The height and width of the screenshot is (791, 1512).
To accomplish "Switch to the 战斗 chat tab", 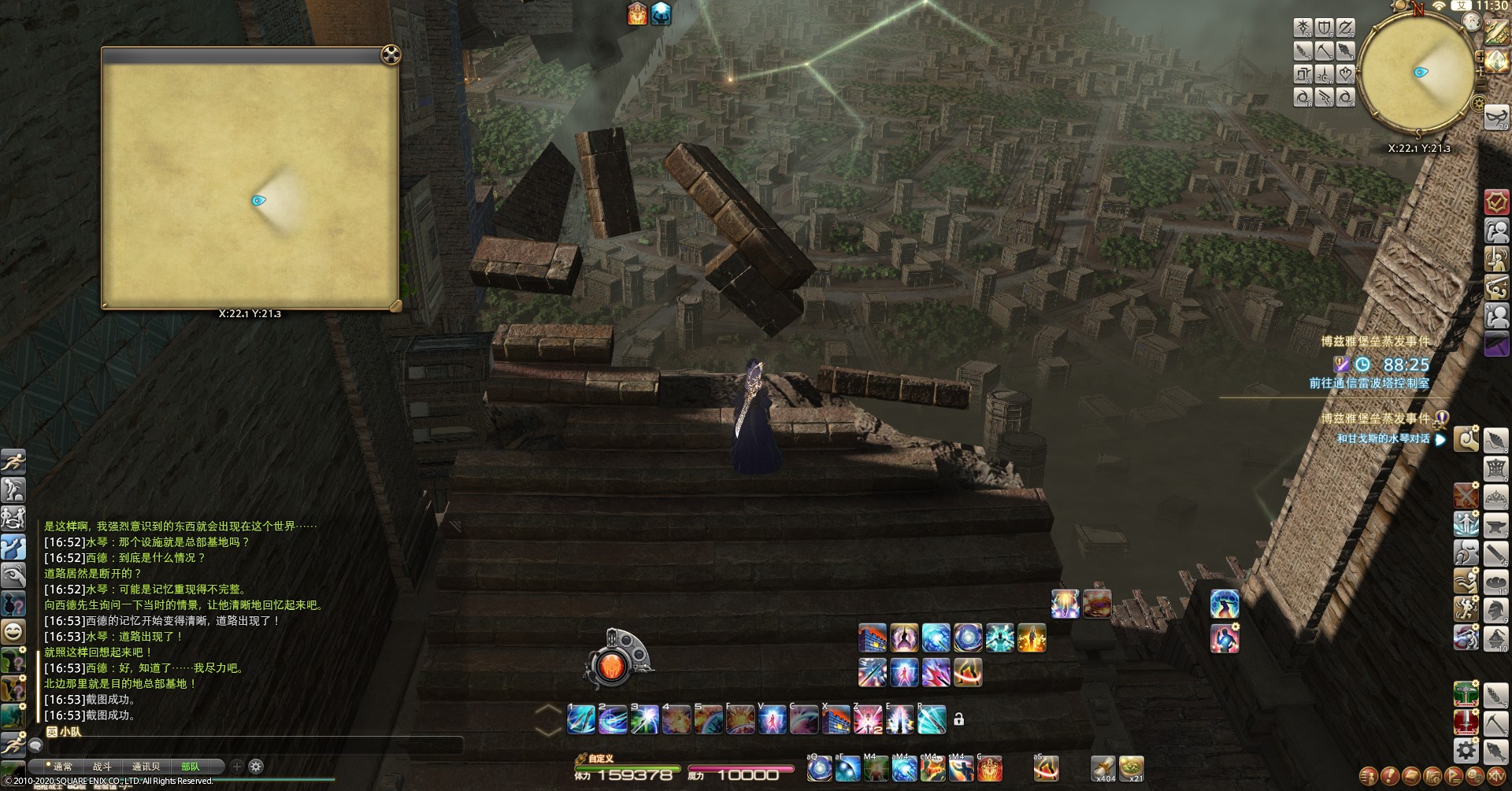I will (x=102, y=767).
